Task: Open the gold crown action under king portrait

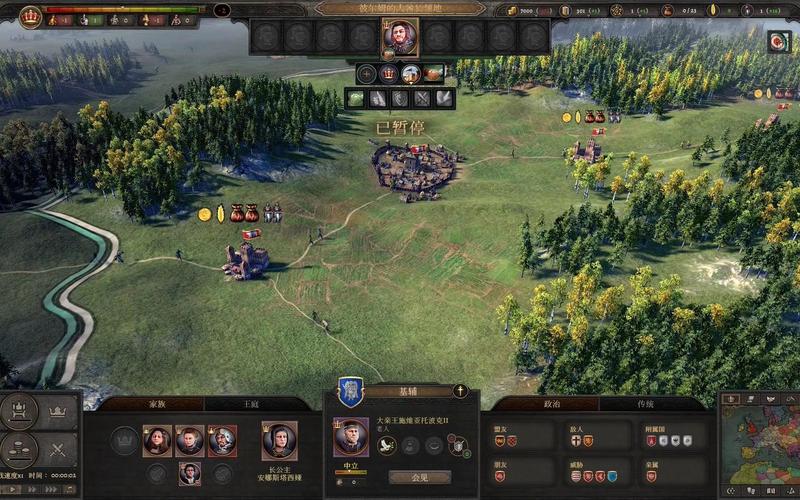Action: 389,73
